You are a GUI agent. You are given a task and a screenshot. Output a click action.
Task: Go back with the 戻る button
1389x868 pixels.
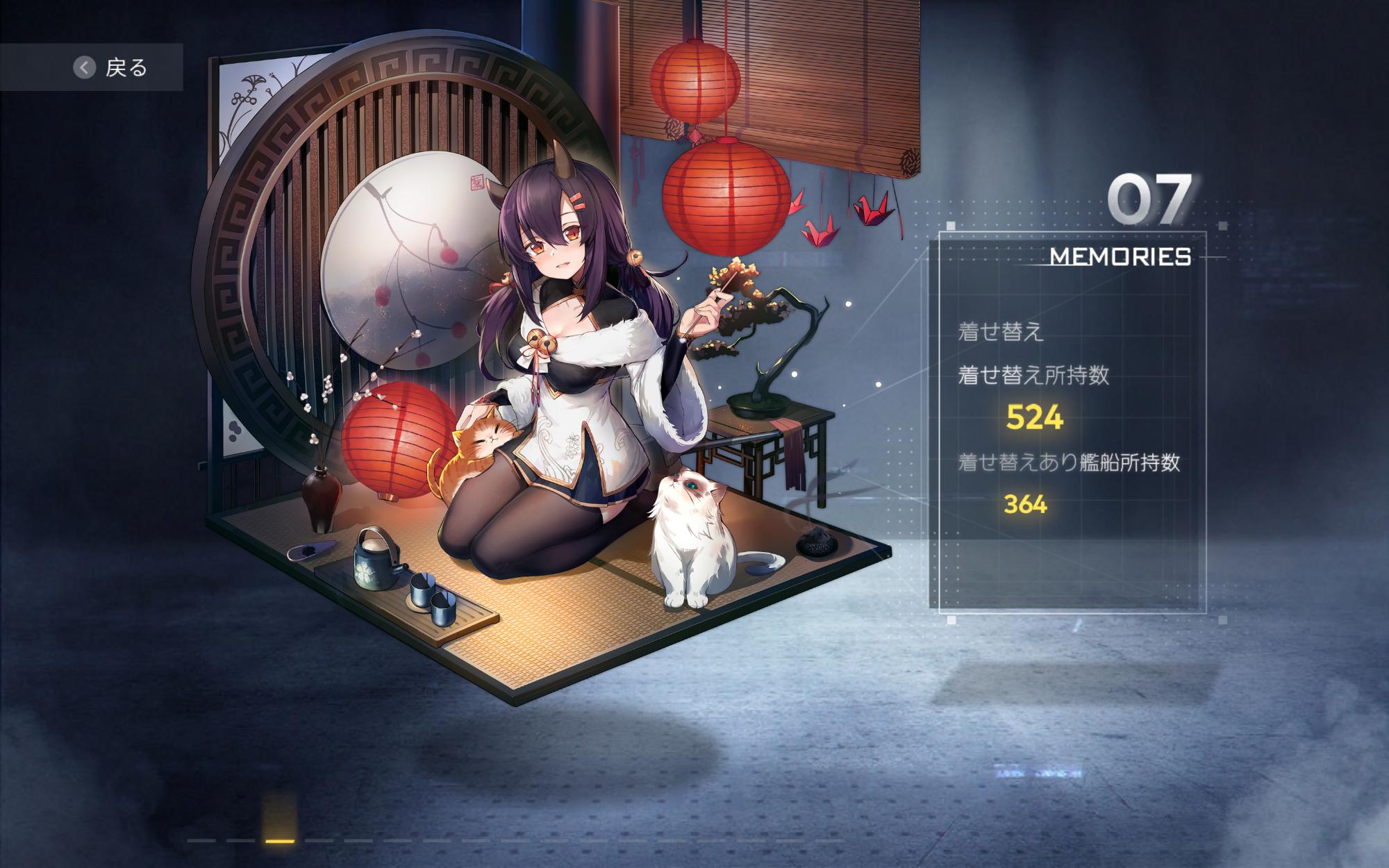[111, 67]
